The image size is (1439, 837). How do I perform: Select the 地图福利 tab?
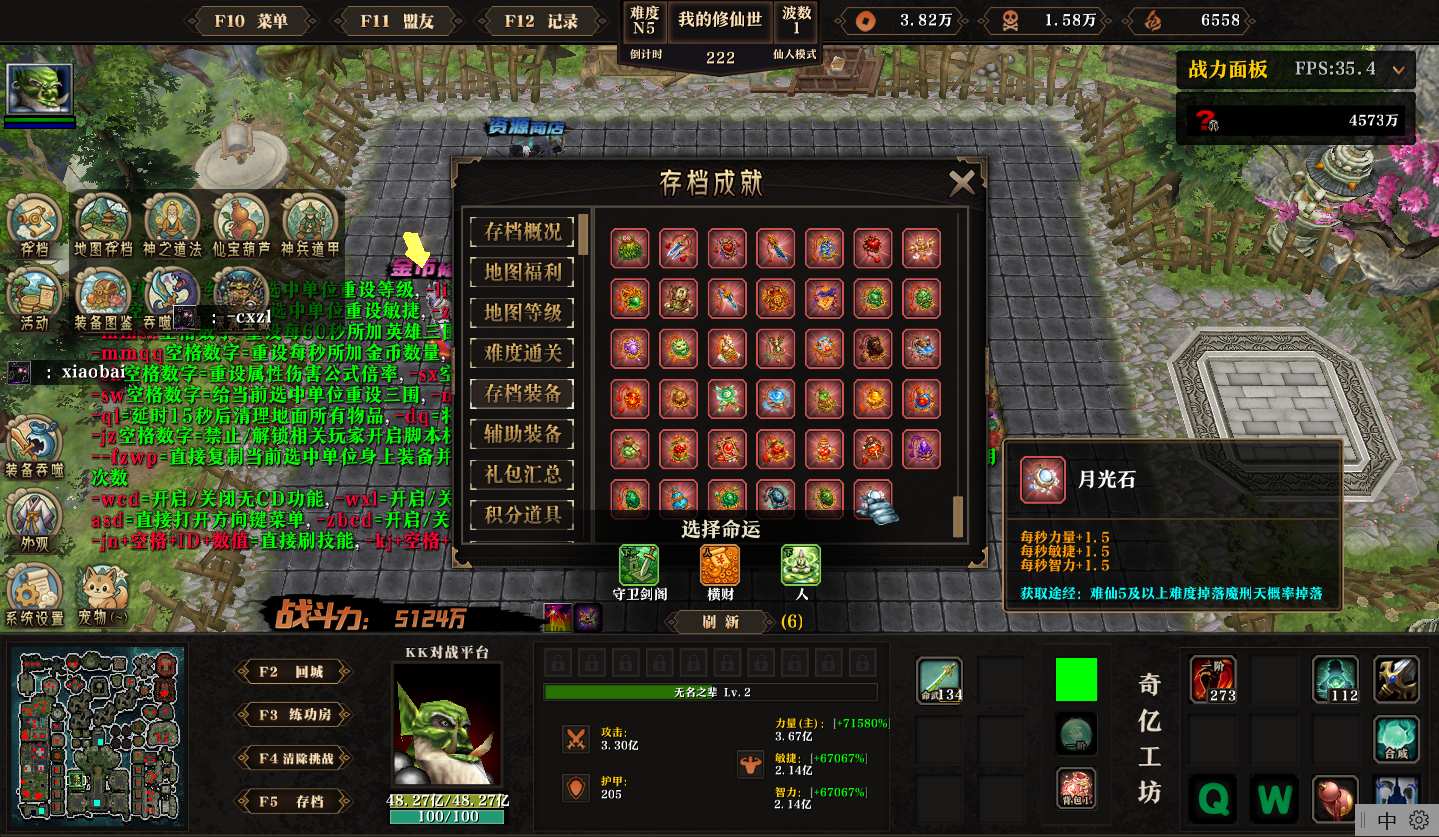tap(522, 271)
